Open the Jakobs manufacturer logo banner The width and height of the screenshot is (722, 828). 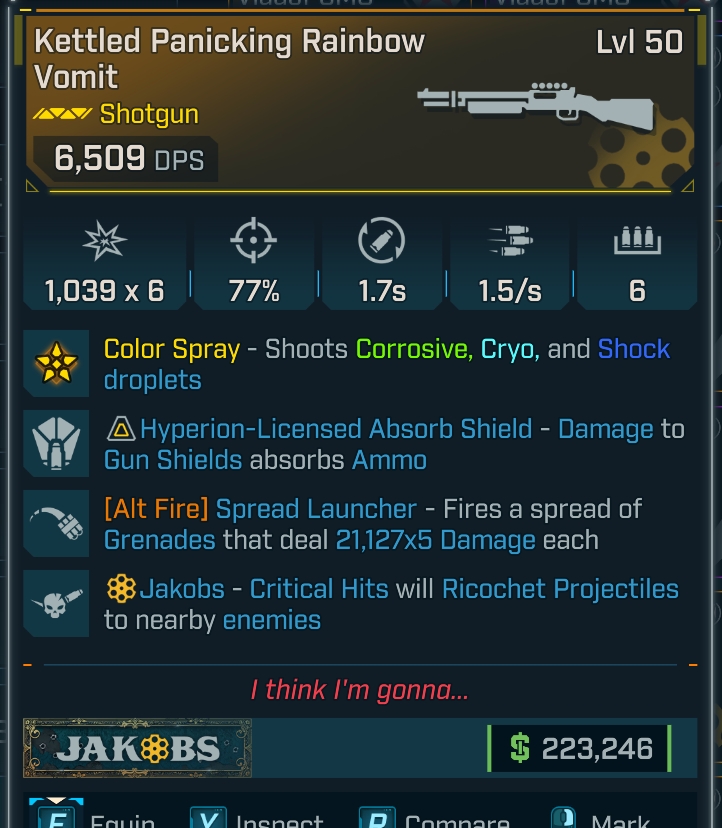(x=138, y=748)
